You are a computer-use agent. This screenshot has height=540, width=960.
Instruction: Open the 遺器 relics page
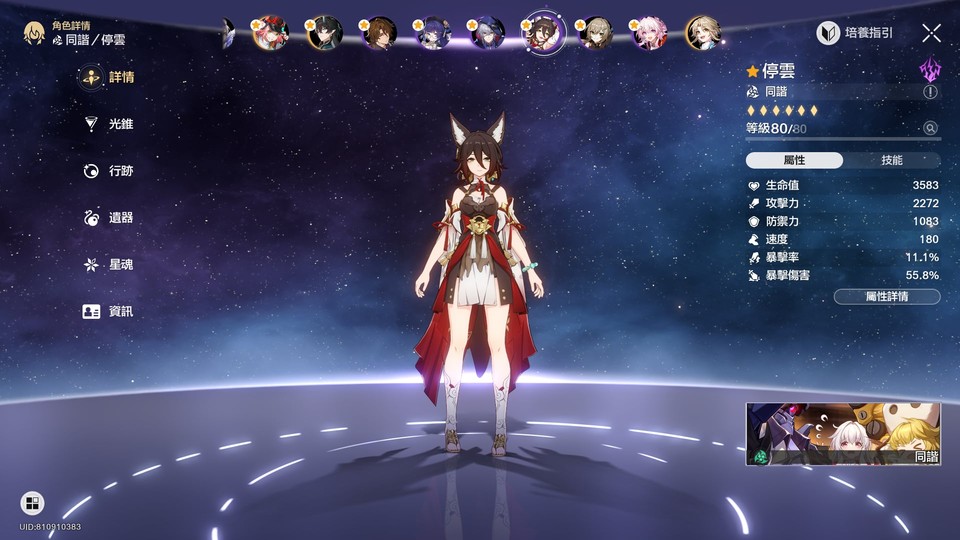click(x=109, y=218)
